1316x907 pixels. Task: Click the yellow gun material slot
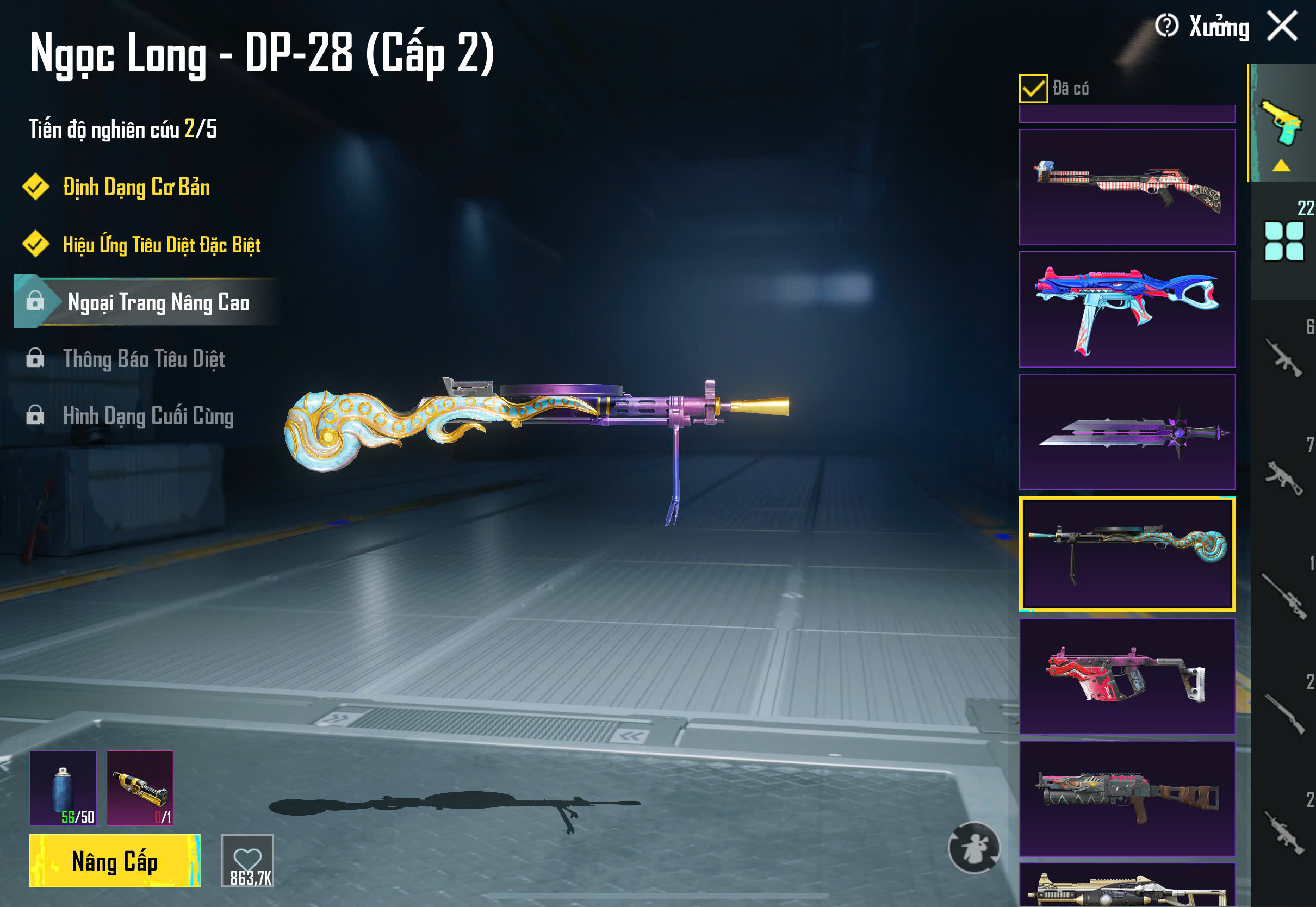[140, 788]
